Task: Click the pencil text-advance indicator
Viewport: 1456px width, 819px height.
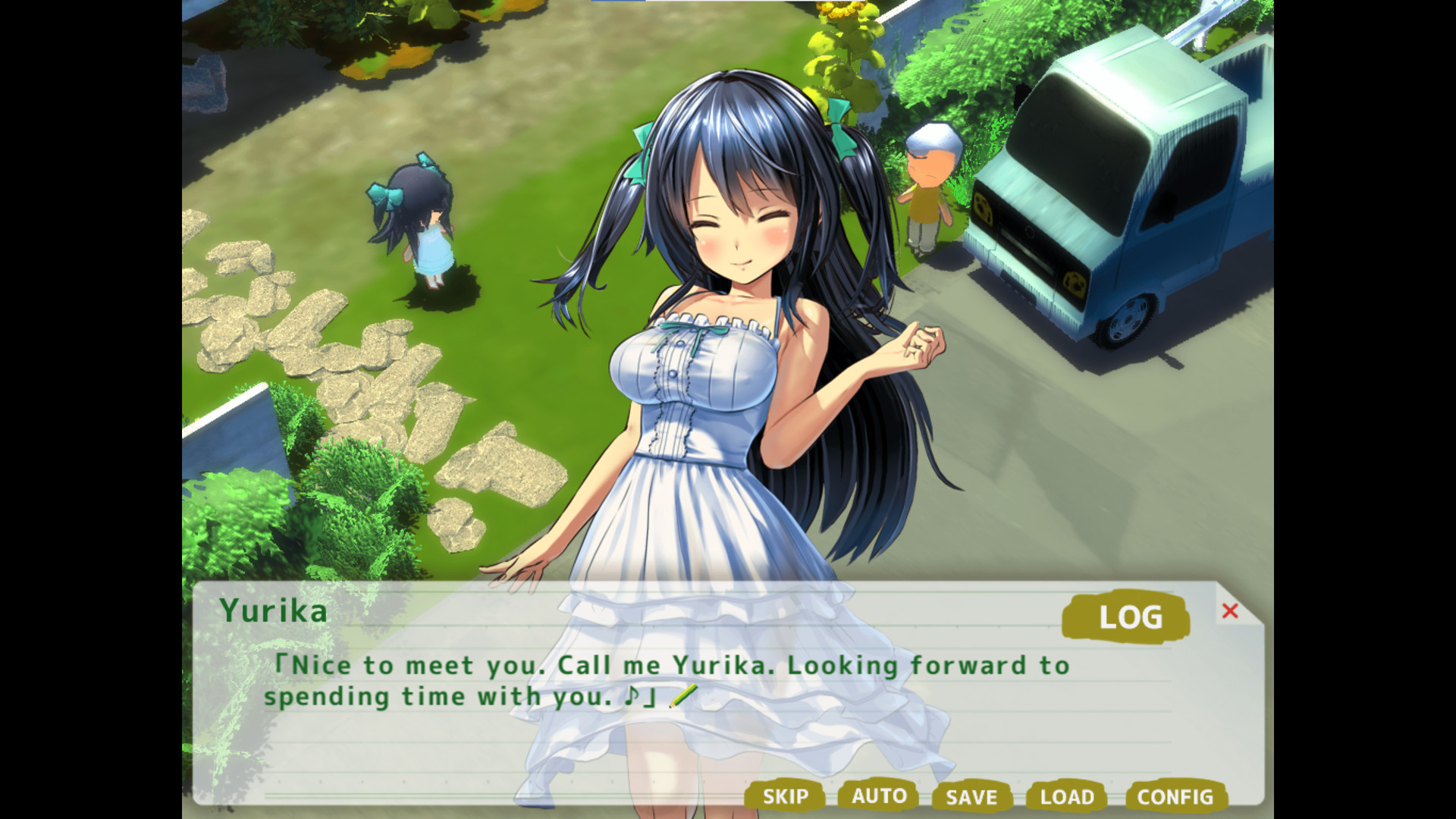Action: coord(685,695)
